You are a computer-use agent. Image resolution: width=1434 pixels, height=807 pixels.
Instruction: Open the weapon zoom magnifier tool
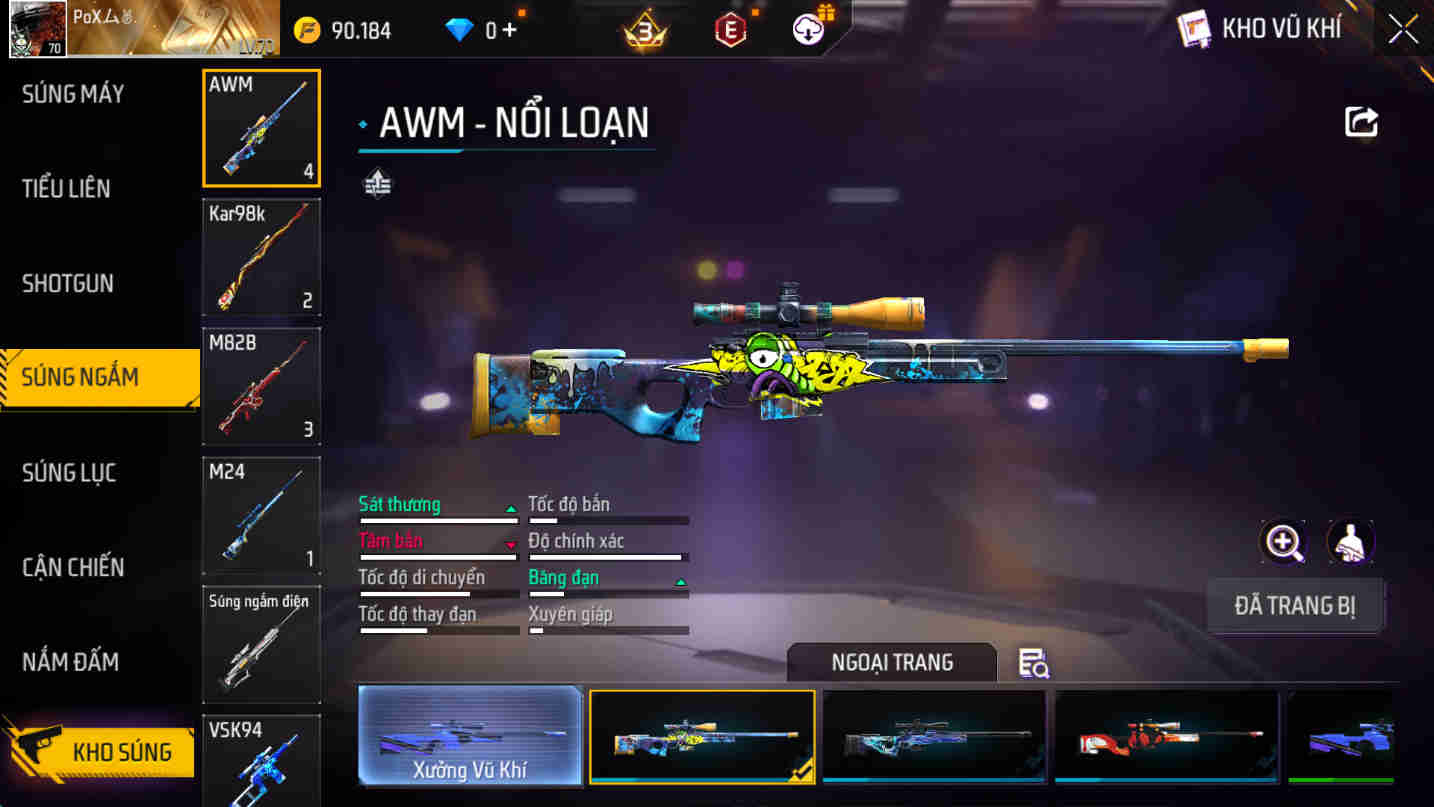pos(1282,541)
